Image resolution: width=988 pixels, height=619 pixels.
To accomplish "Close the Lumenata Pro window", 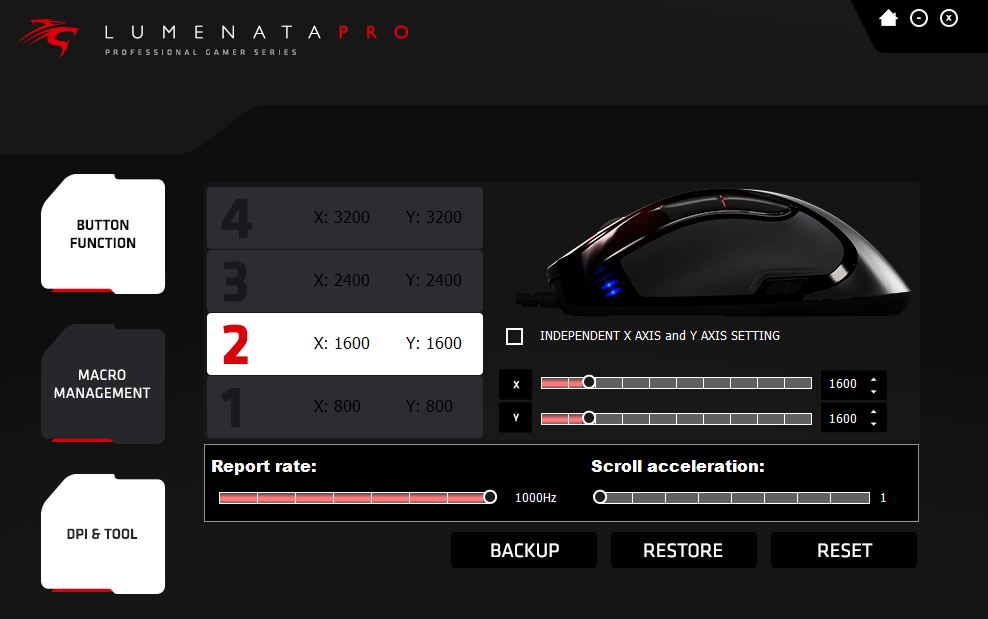I will [949, 18].
